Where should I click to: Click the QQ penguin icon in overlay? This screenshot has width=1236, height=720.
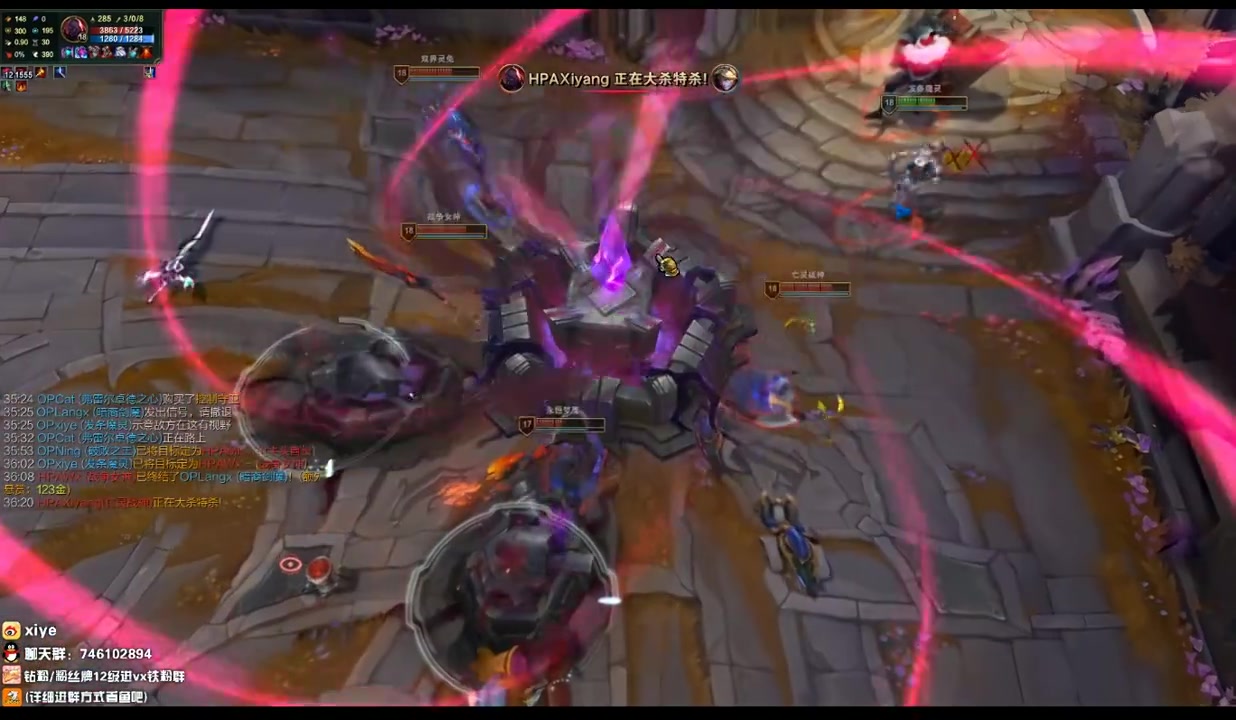click(11, 653)
